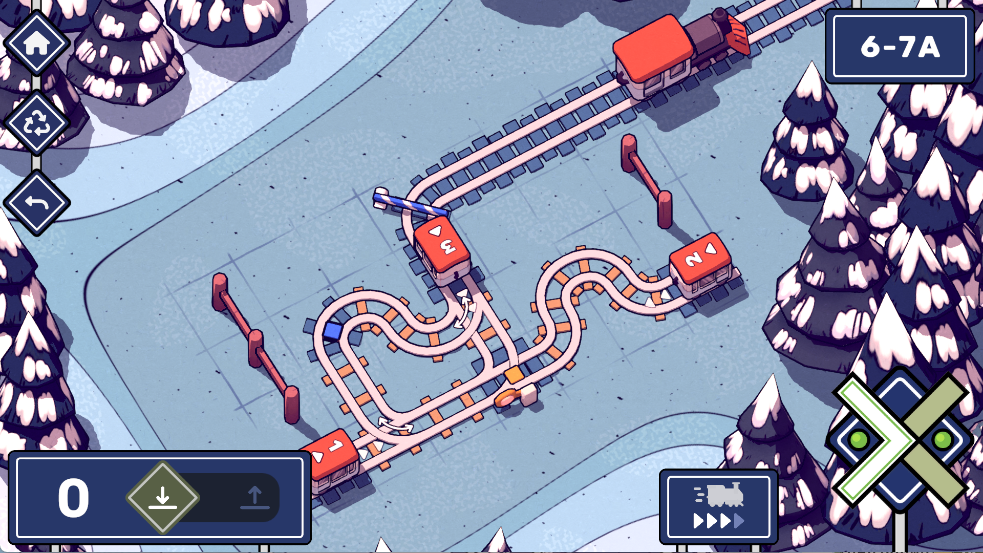Change train speed with the locomotive button
This screenshot has width=983, height=553.
tap(718, 505)
